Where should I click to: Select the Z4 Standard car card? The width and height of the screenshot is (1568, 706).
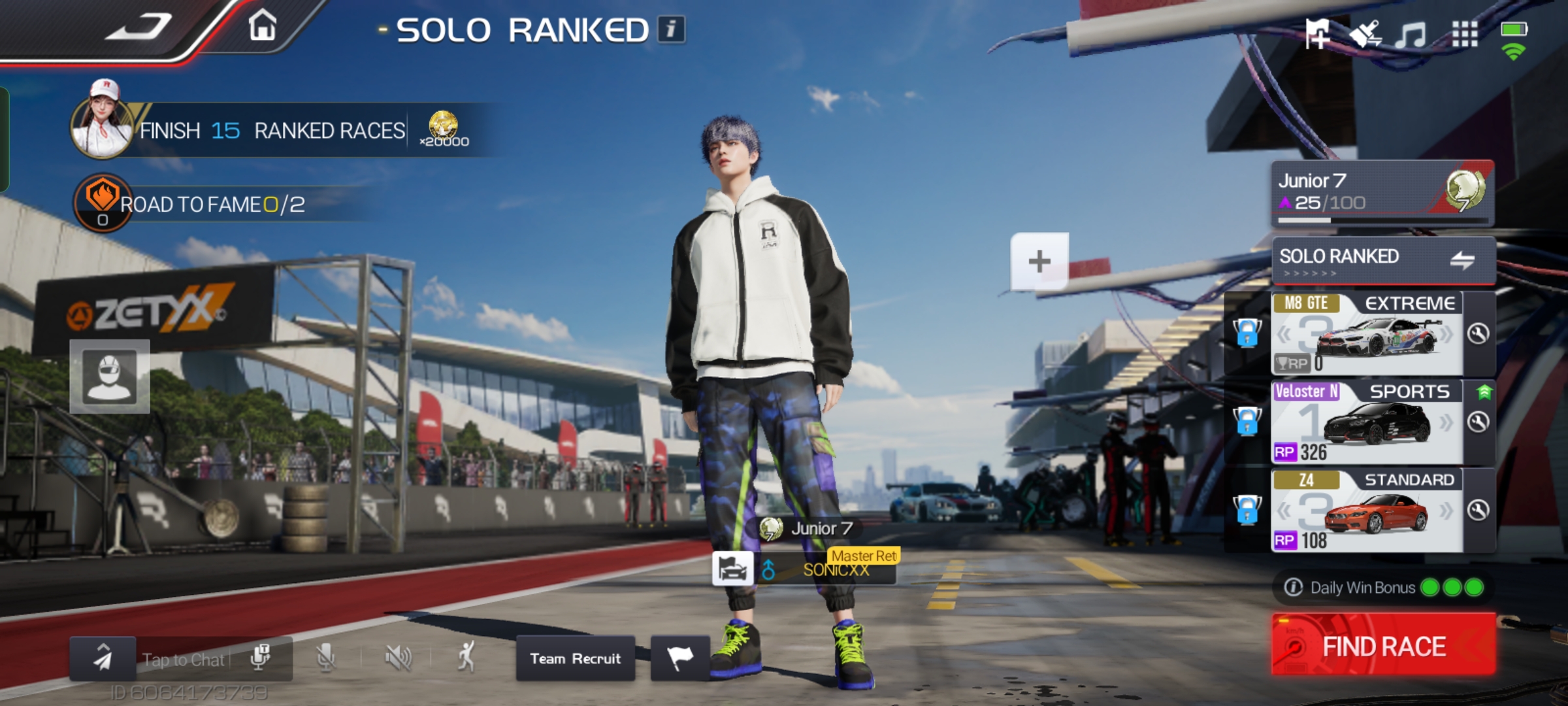point(1365,510)
